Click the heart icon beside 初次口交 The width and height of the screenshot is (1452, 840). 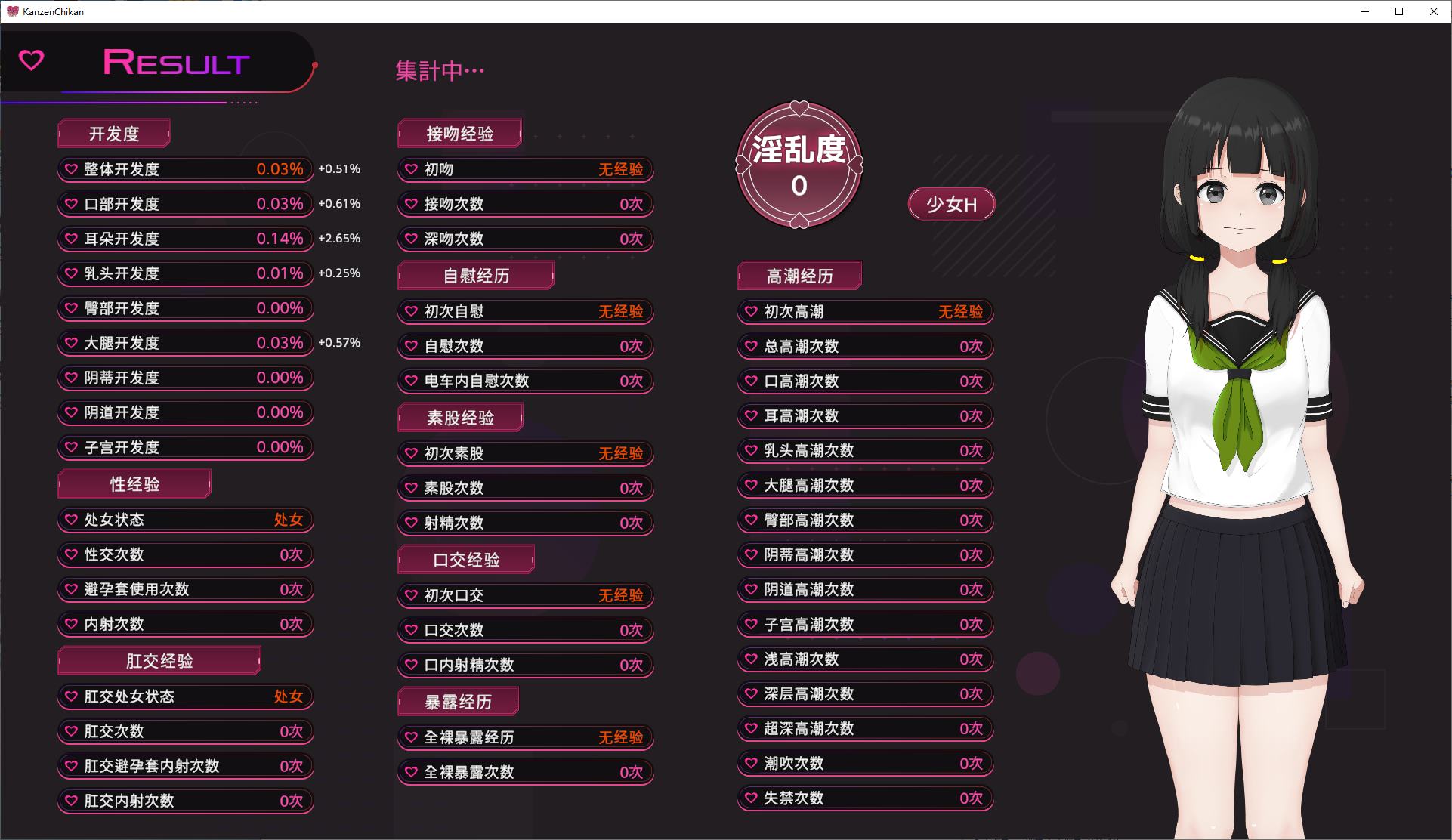click(410, 595)
